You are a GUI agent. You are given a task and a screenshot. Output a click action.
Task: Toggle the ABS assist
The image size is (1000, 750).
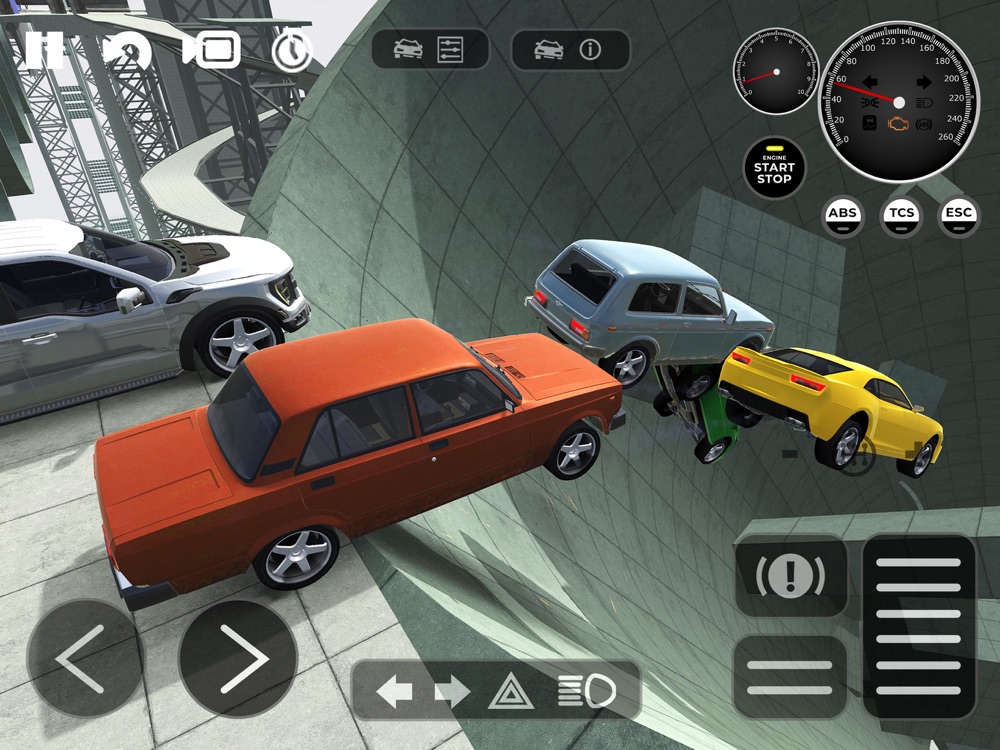pyautogui.click(x=843, y=214)
